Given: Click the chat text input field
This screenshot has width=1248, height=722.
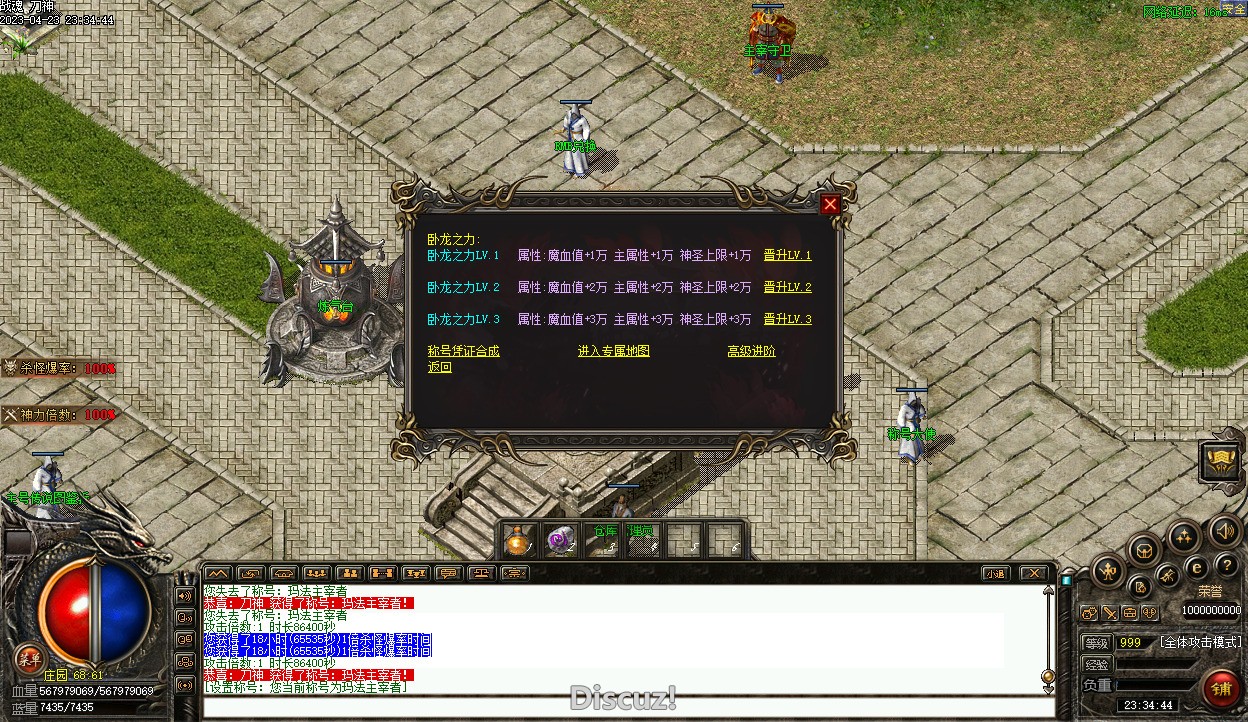Looking at the screenshot, I should click(x=620, y=707).
